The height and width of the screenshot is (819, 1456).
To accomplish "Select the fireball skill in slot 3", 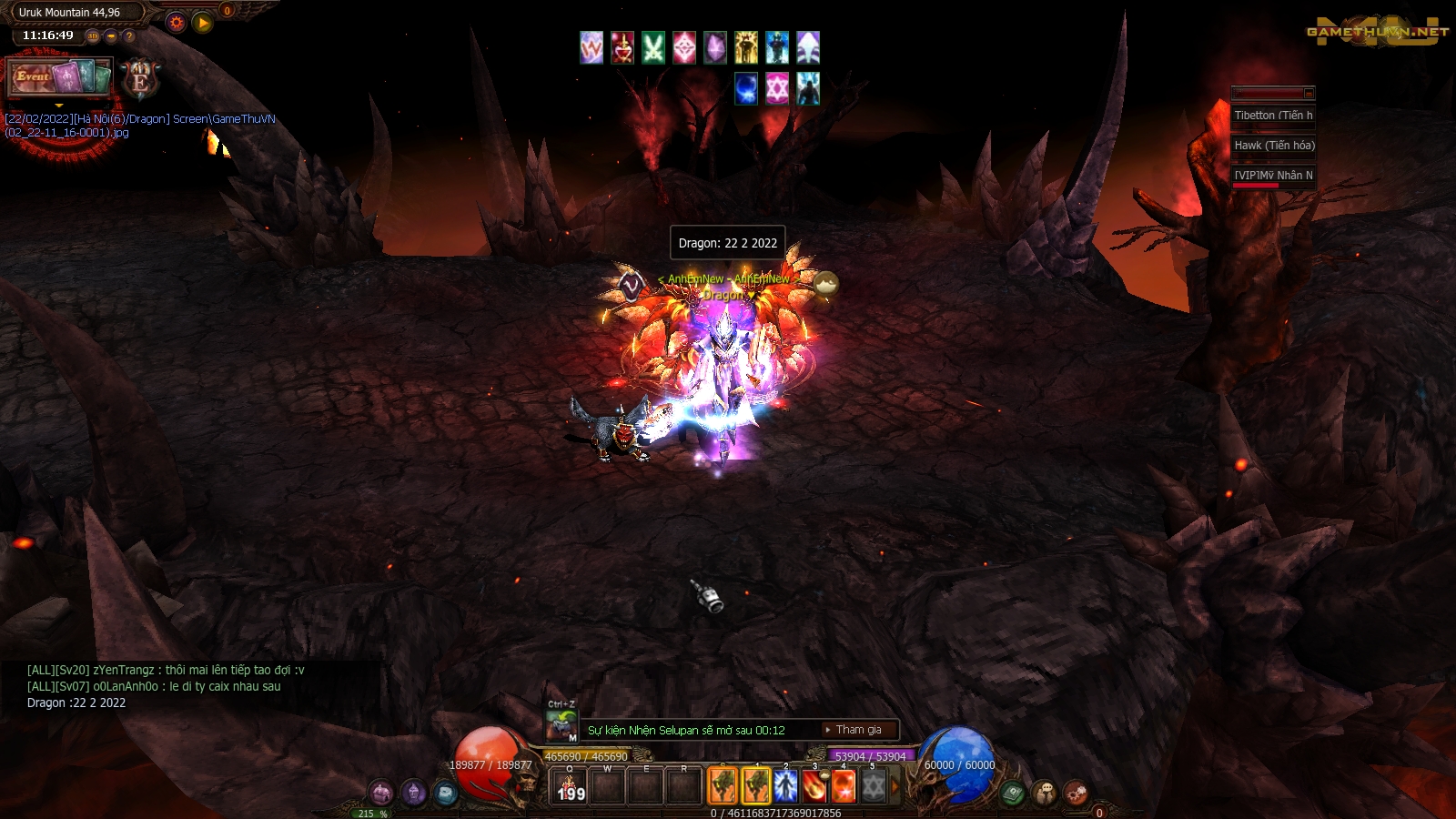I will [814, 784].
